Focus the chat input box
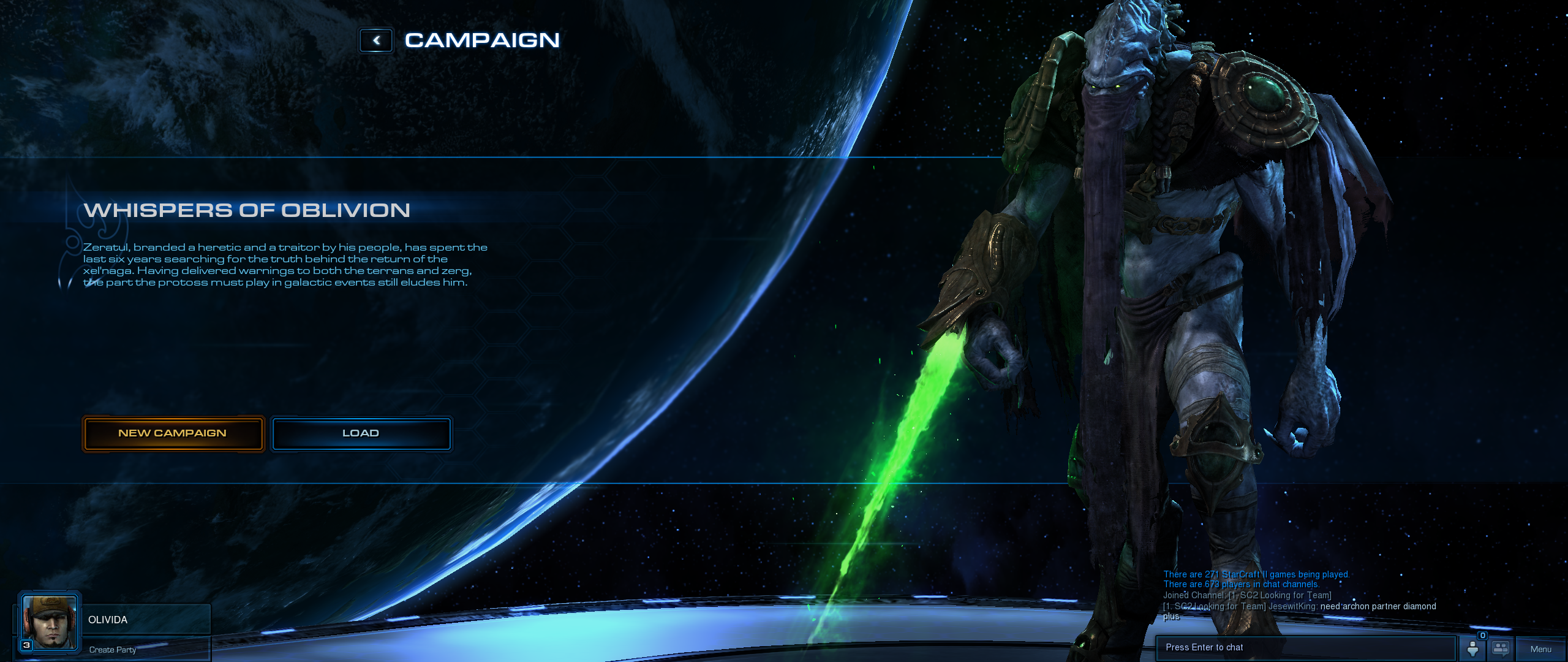The image size is (1568, 662). click(x=1305, y=648)
